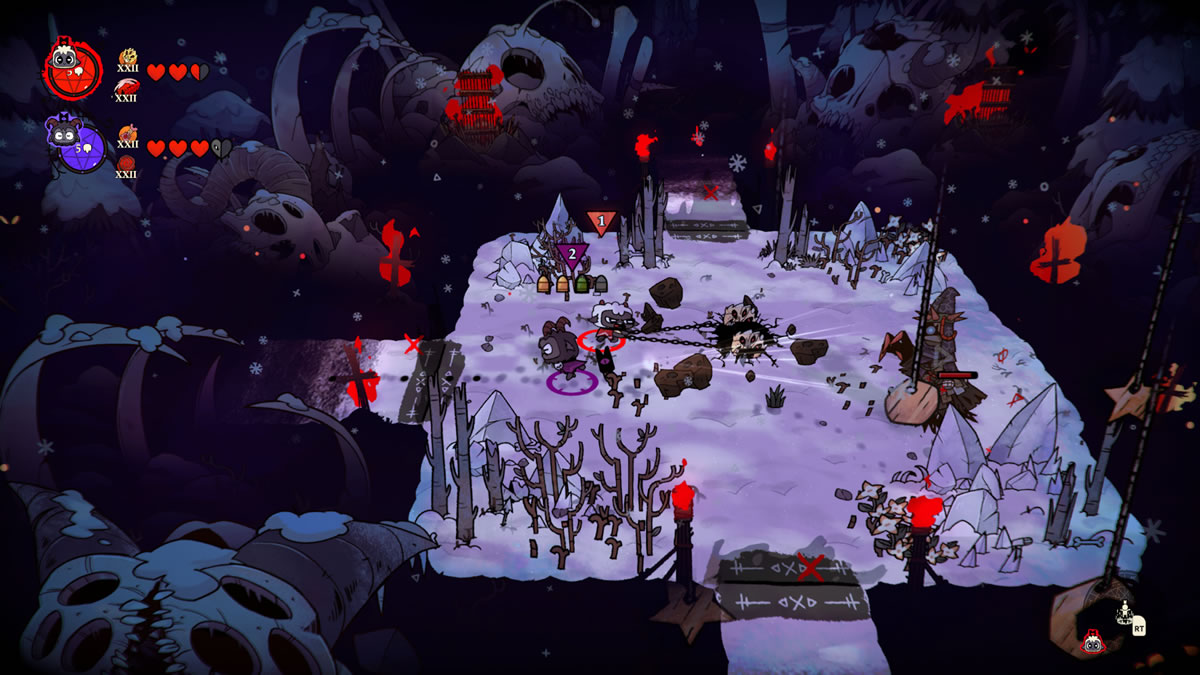Select the red lamb player portrait
The width and height of the screenshot is (1200, 675).
coord(70,69)
